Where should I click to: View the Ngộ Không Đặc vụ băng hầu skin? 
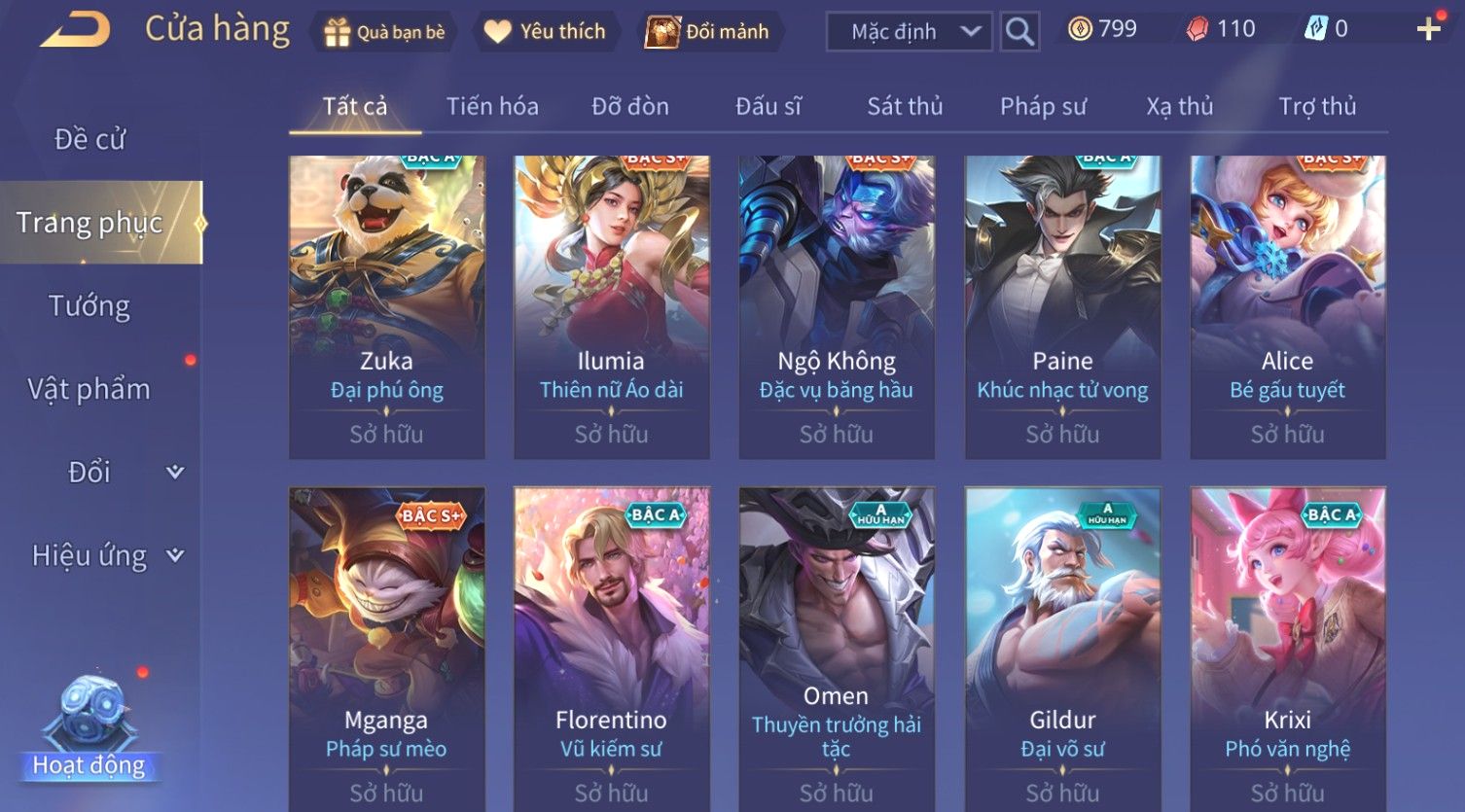(x=837, y=306)
